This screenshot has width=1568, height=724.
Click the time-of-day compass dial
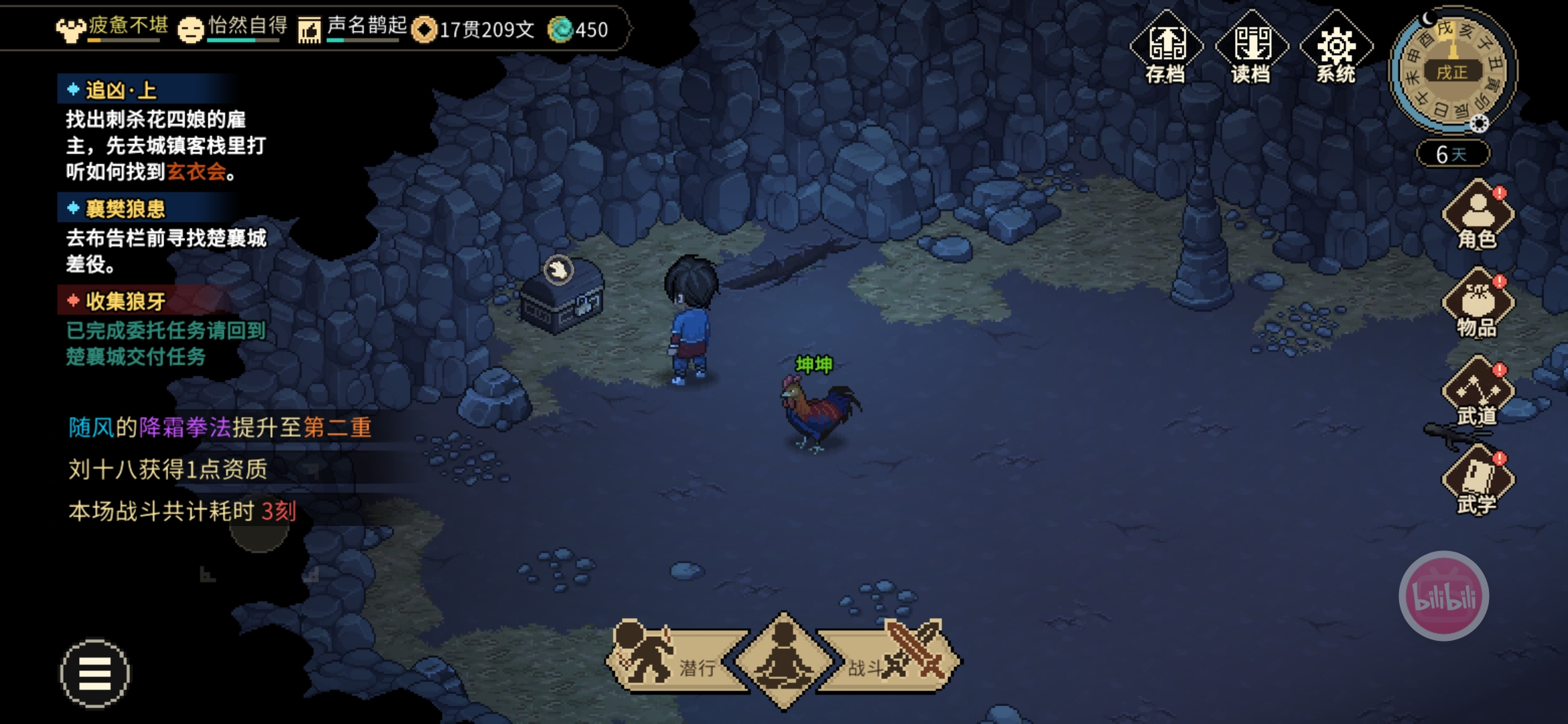coord(1453,70)
